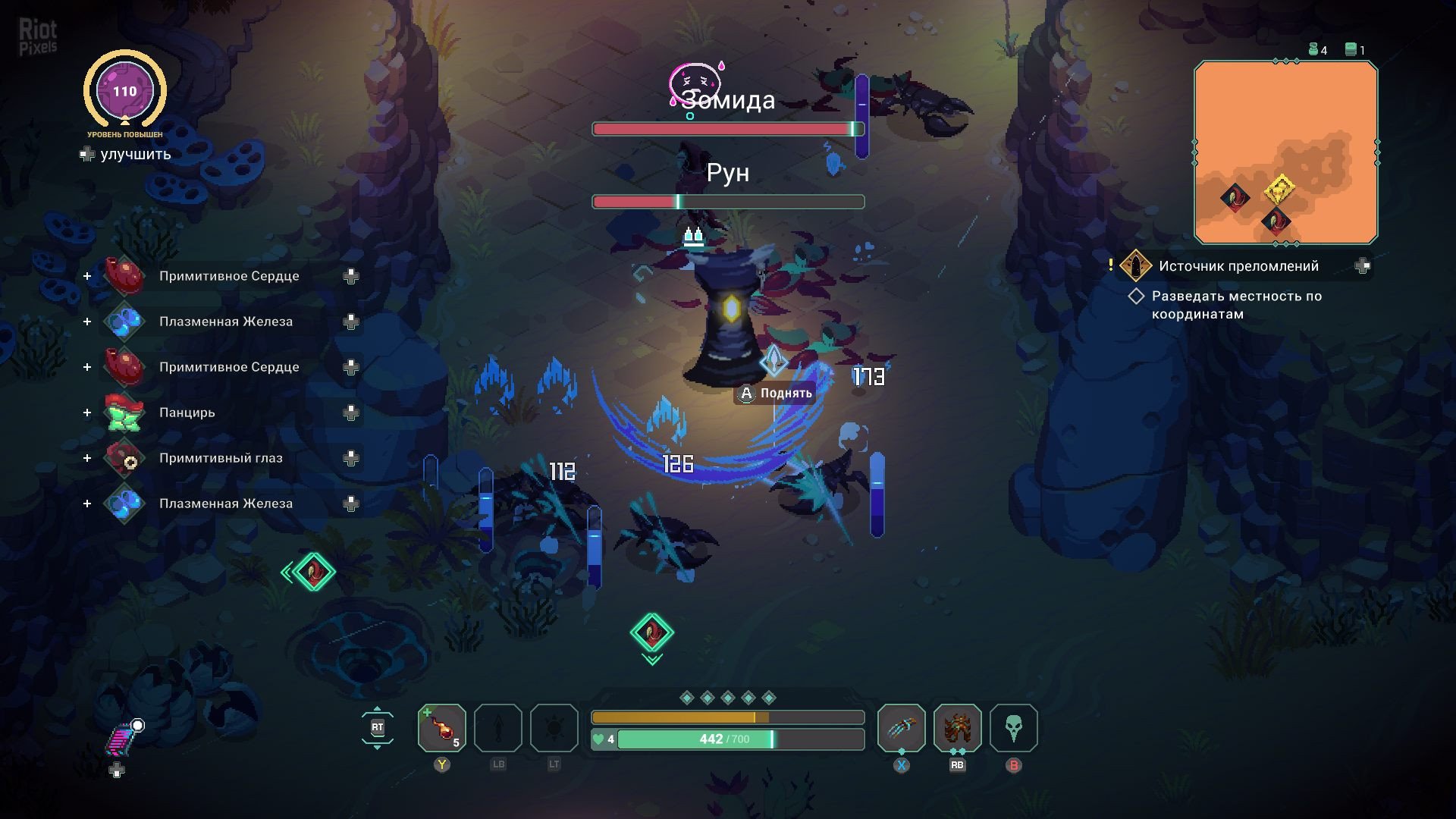Select the Примитивный глаз loot entry
1456x819 pixels.
(220, 458)
